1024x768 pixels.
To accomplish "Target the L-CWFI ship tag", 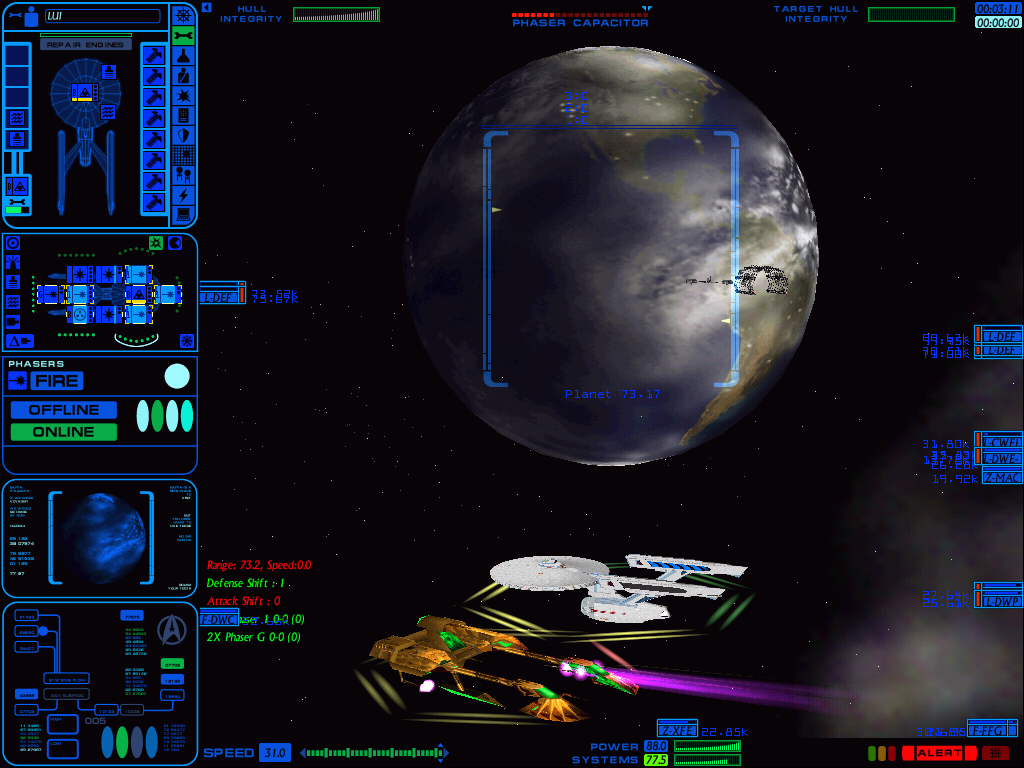I will (1001, 442).
